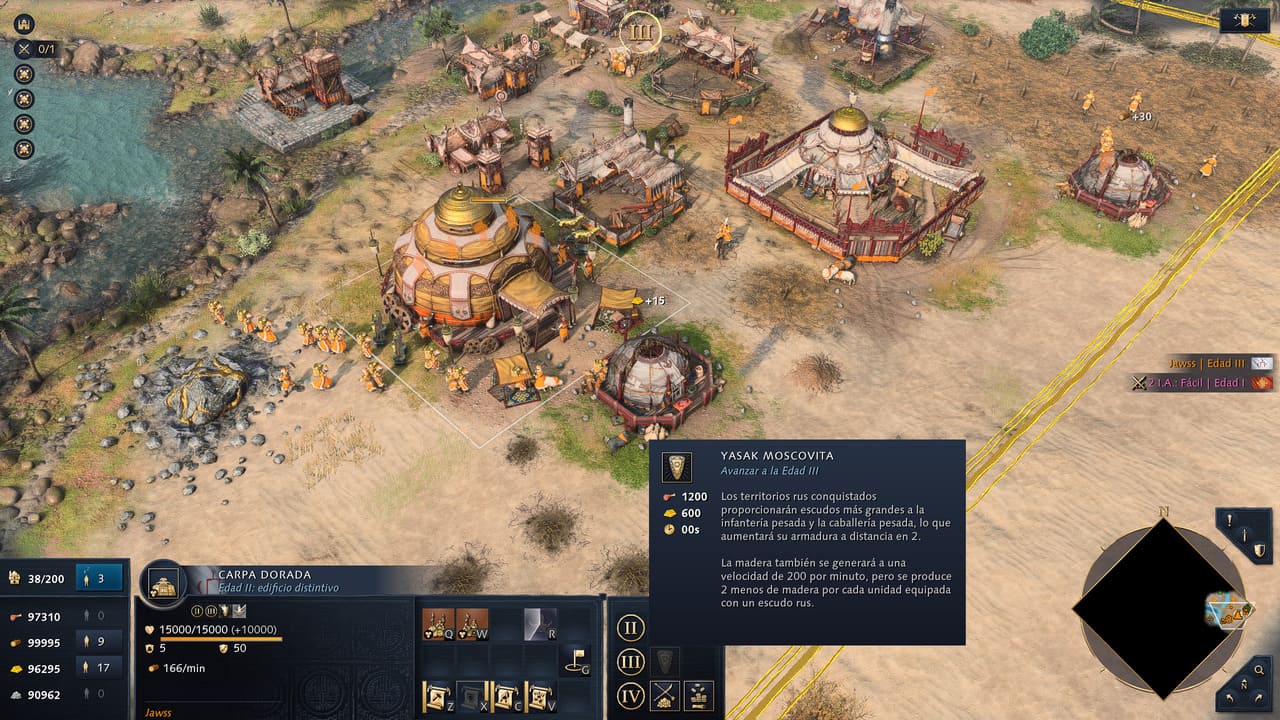Screen dimensions: 1280x720
Task: Switch to the Age II tab
Action: click(630, 629)
